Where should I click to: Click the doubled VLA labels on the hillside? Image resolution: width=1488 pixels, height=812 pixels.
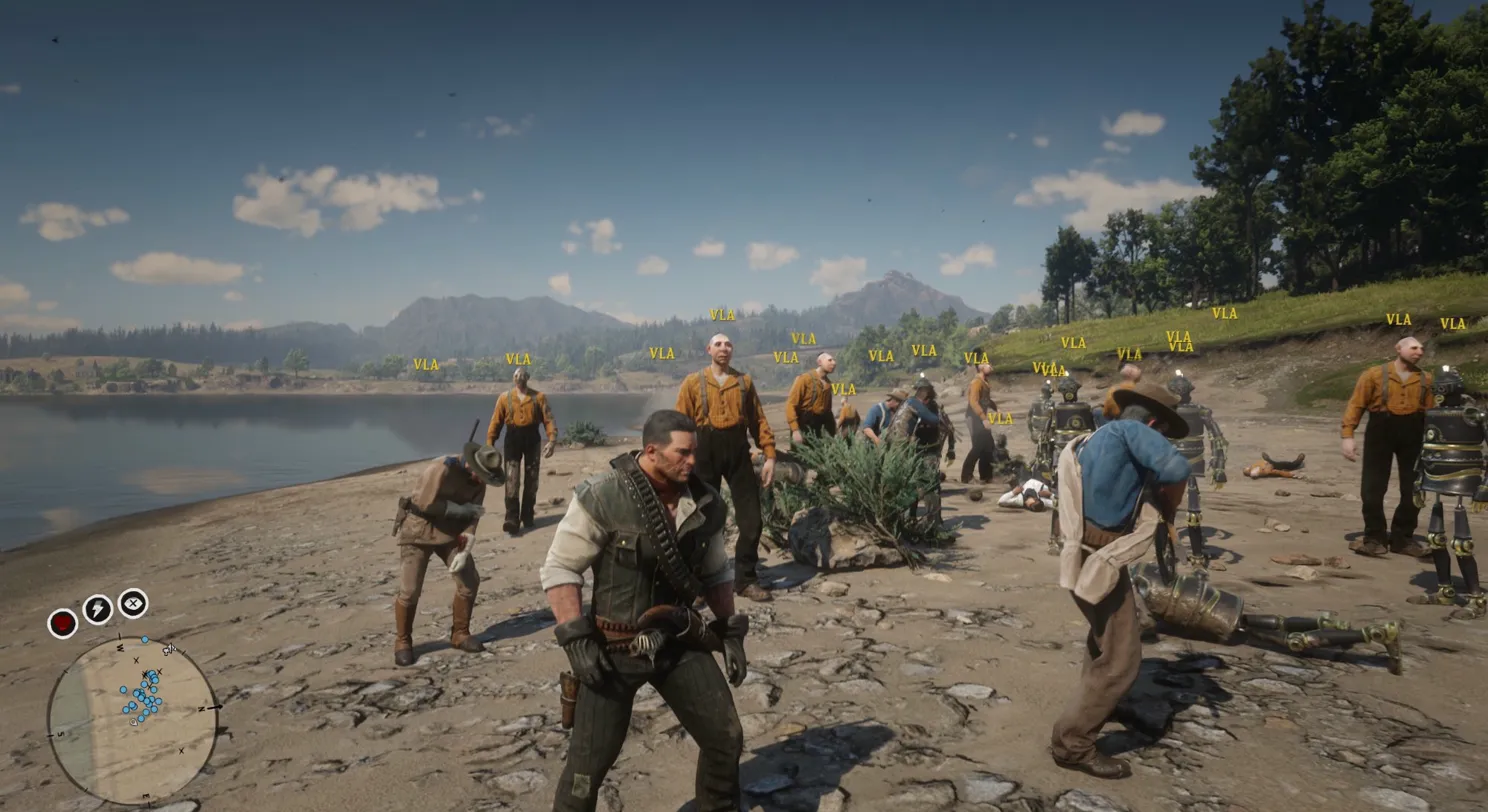(x=1177, y=341)
